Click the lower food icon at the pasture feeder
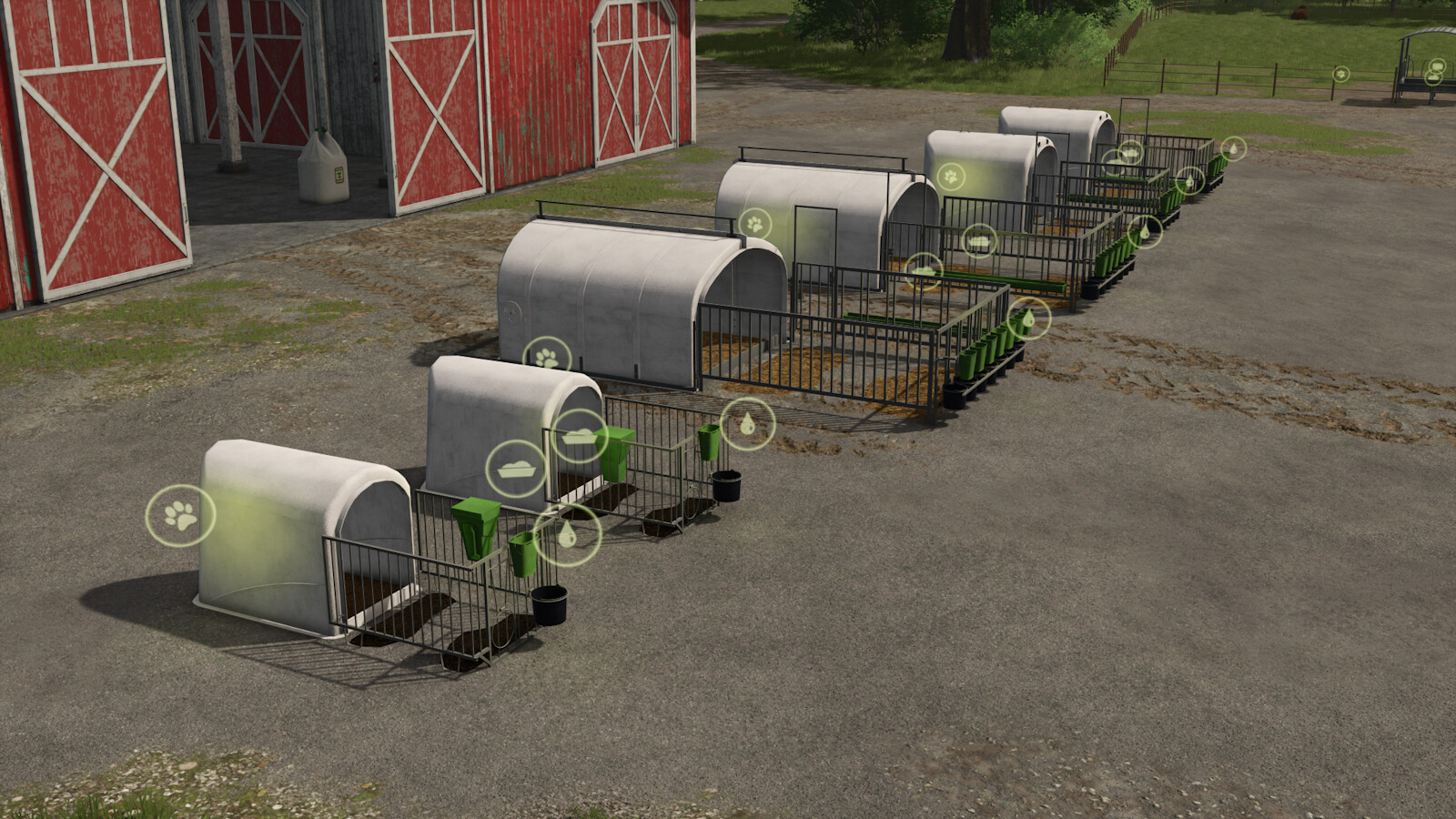1456x819 pixels. (1433, 79)
